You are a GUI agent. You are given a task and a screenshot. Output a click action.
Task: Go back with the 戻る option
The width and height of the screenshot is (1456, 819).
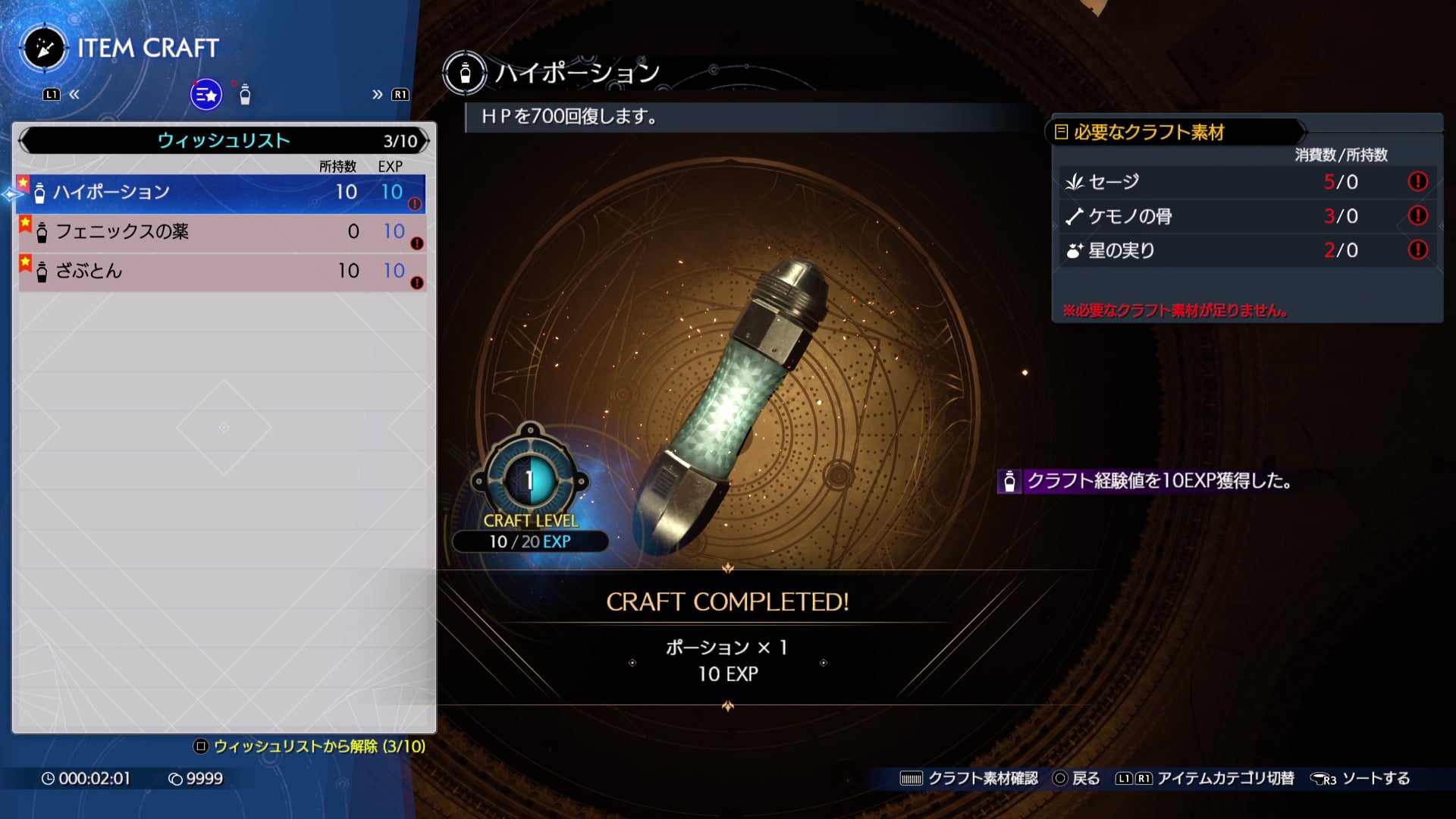1077,779
